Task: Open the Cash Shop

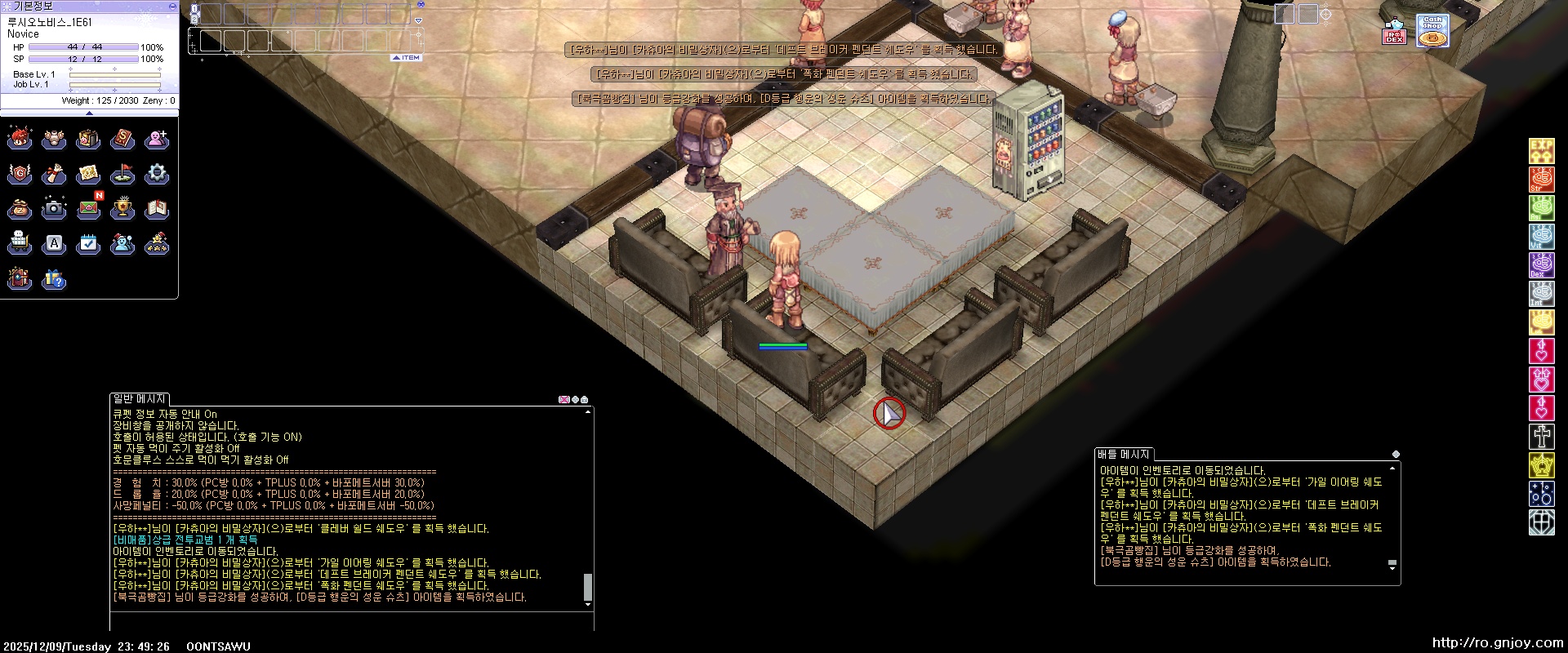Action: tap(1432, 31)
